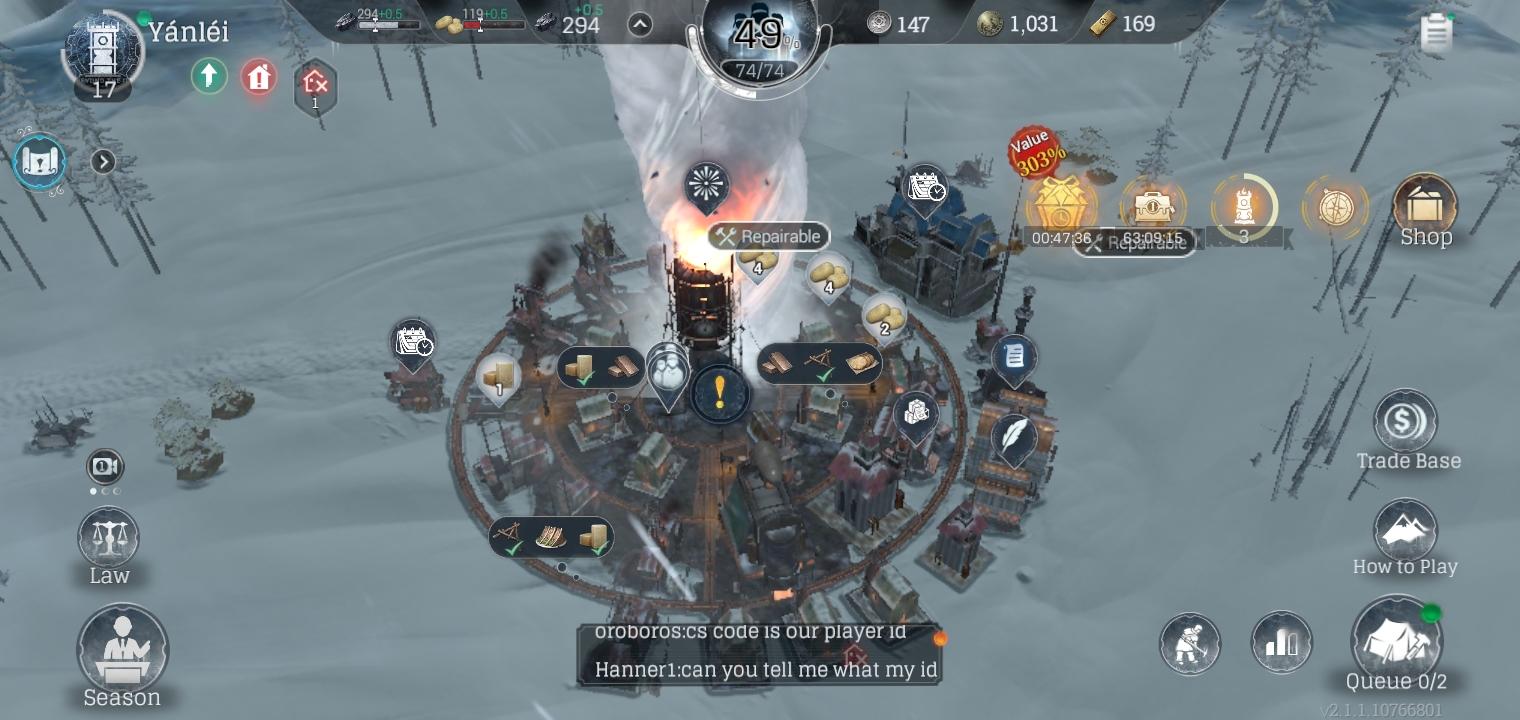The height and width of the screenshot is (720, 1520).
Task: Open the Trade Base panel
Action: click(x=1405, y=424)
